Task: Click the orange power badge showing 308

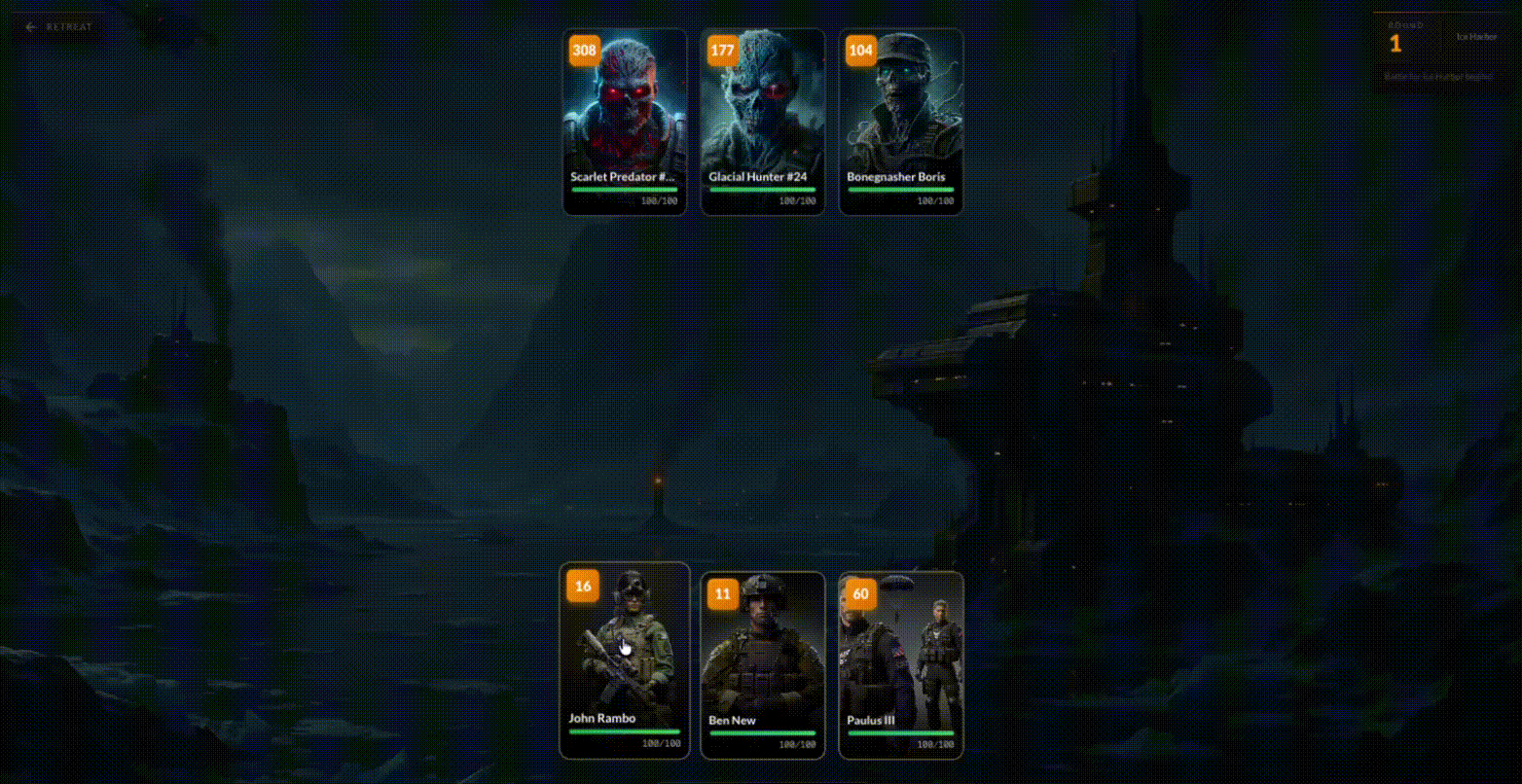Action: 583,49
